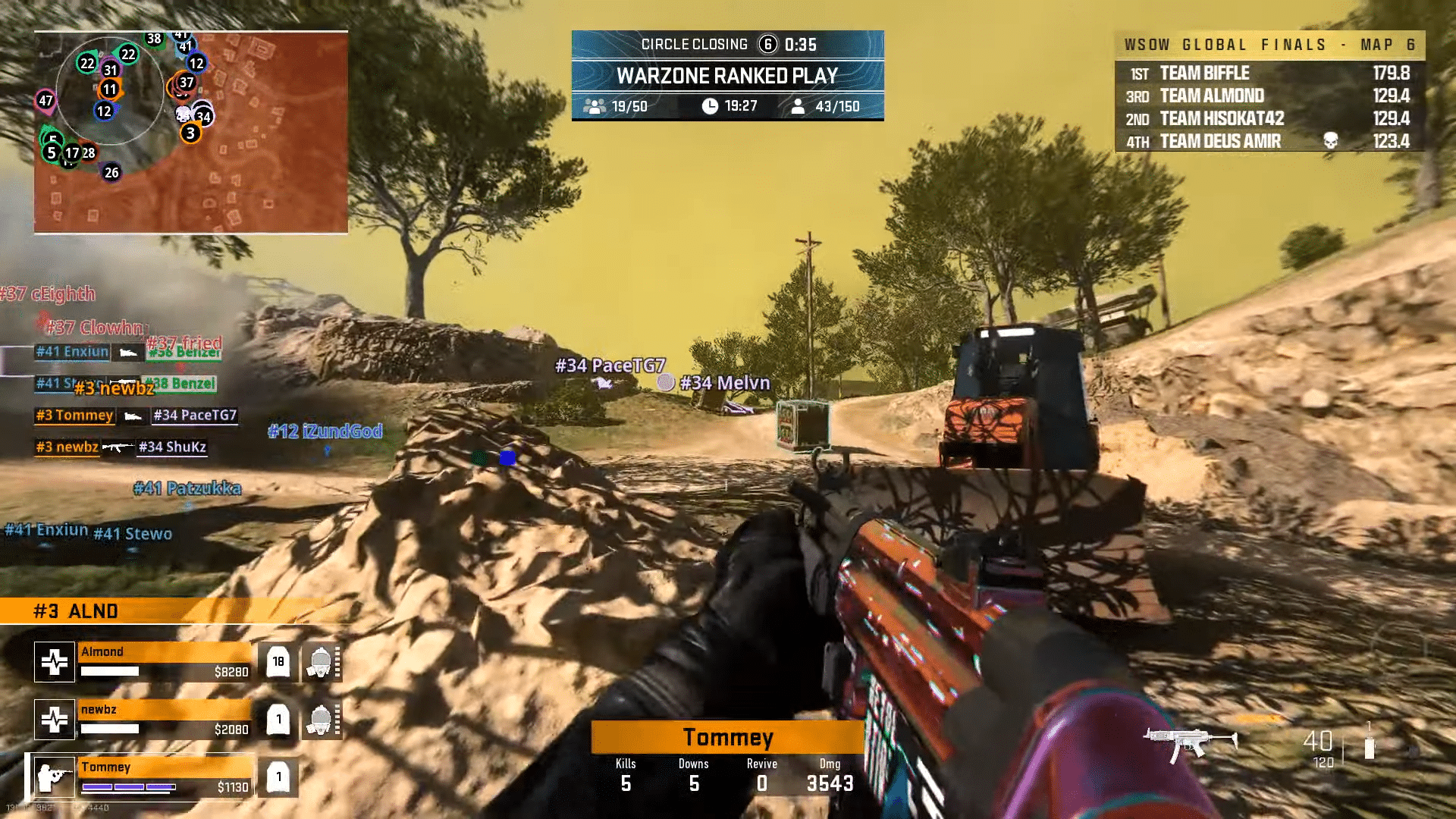
Task: Click the minimap in the top left corner
Action: [188, 129]
